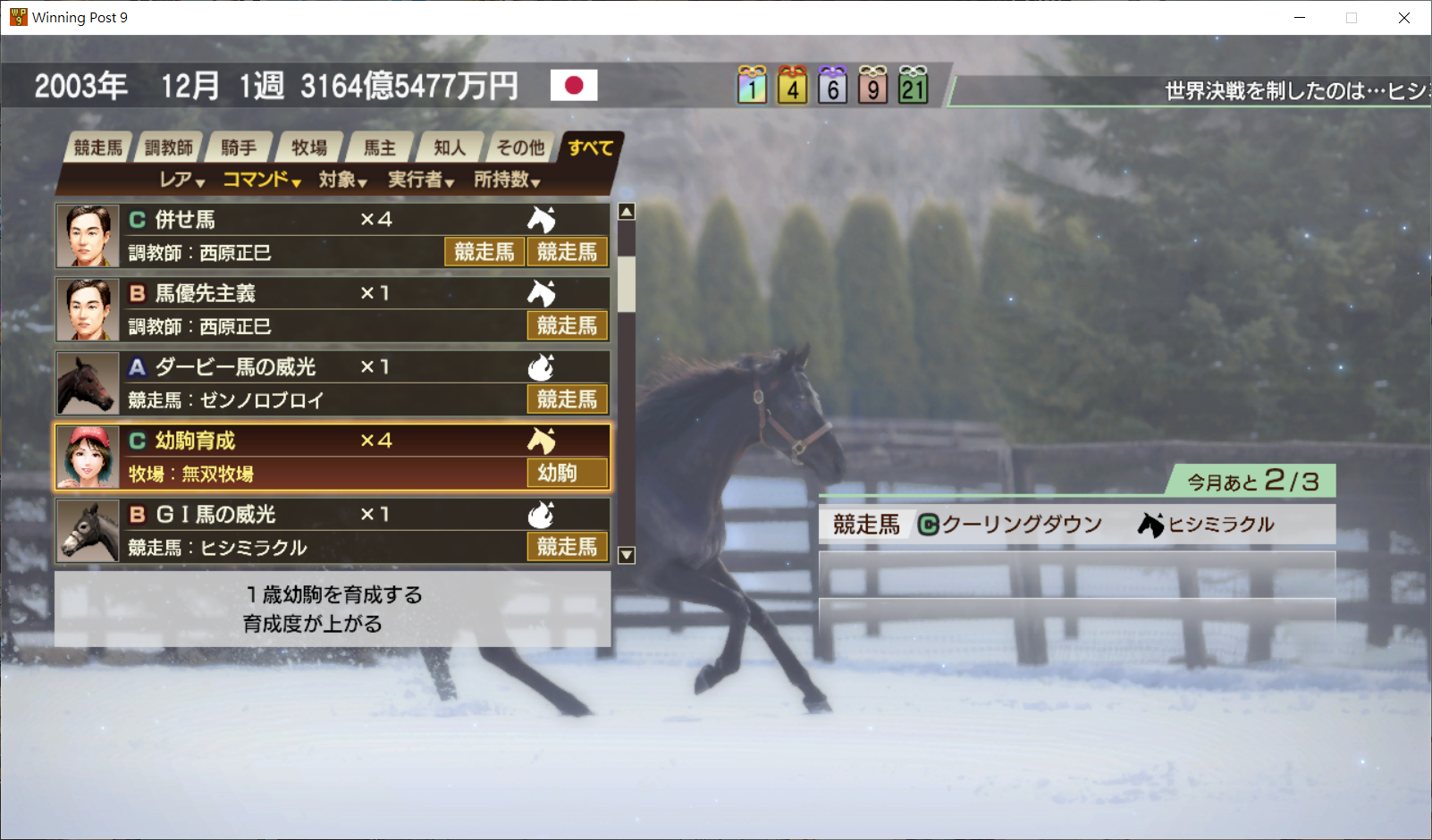Screen dimensions: 1432x840
Task: Open the 対象 sort dropdown
Action: pos(342,180)
